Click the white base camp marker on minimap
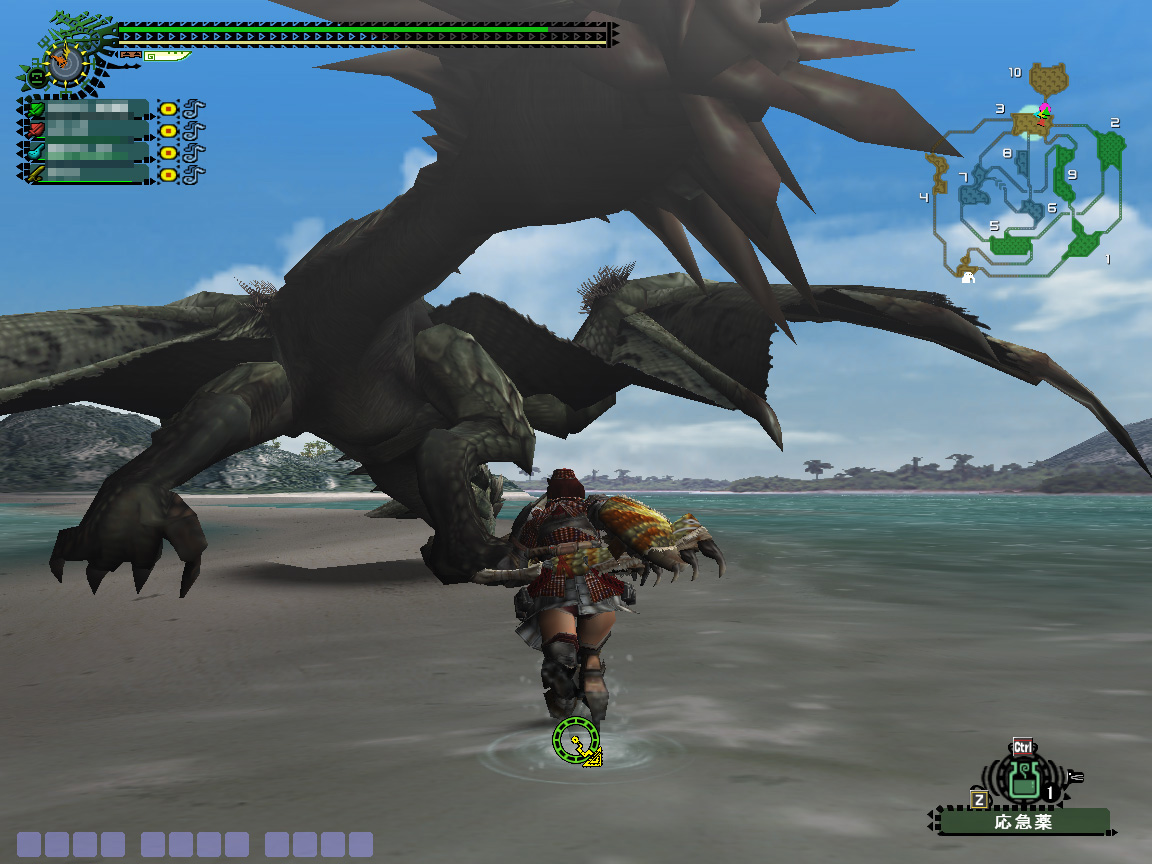Screen dimensions: 1152x864 pyautogui.click(x=968, y=278)
